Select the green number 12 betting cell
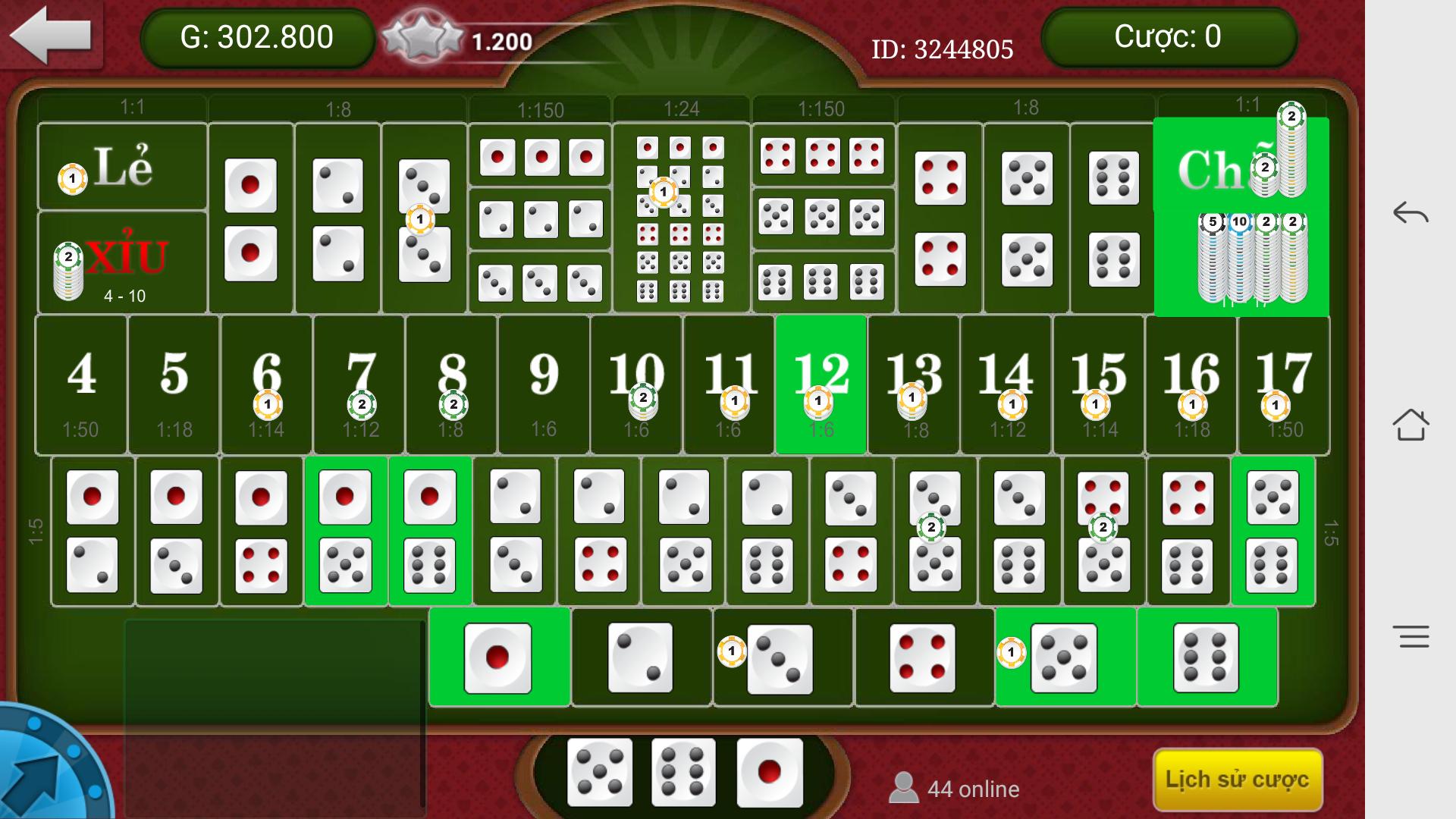Screen dimensions: 1456x819 click(x=821, y=383)
